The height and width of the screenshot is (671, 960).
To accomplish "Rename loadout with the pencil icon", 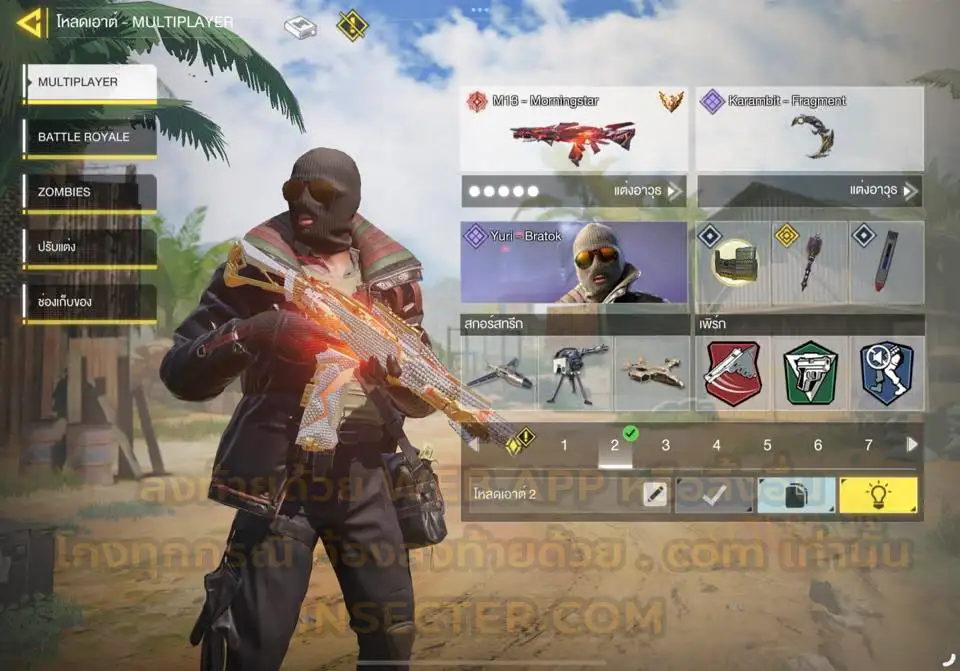I will point(655,495).
